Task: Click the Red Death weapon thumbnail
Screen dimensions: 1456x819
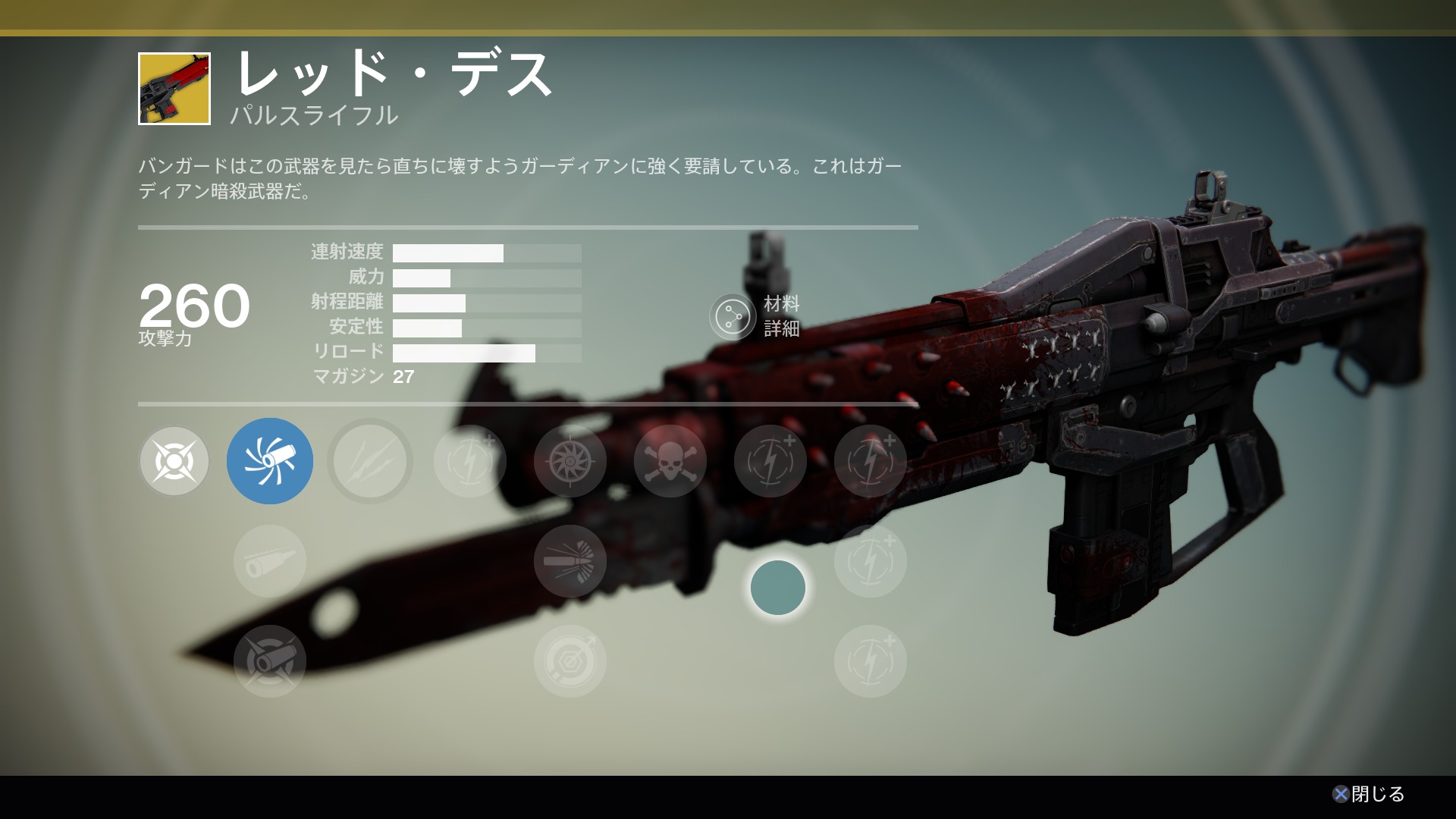Action: (174, 89)
